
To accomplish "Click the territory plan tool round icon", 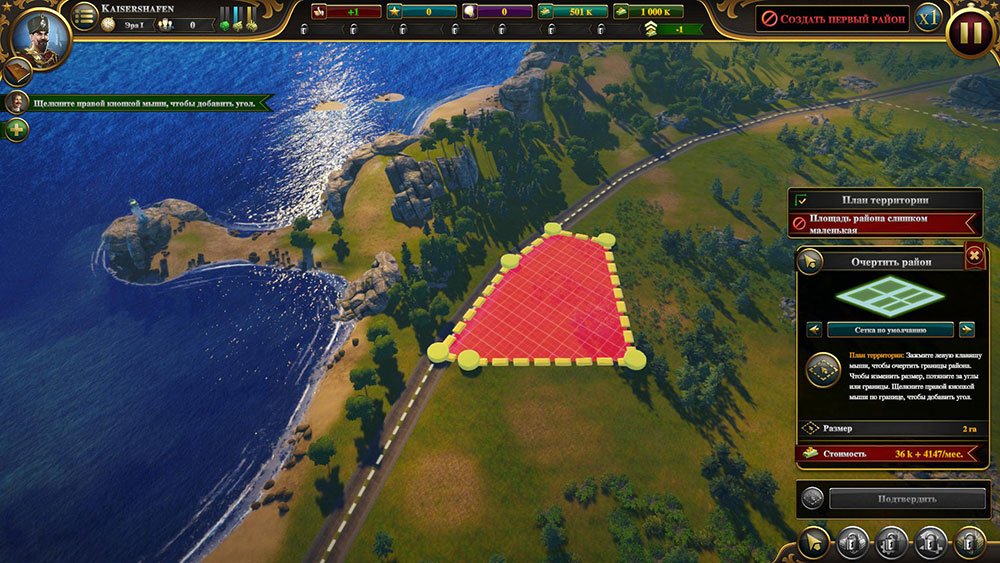I will click(822, 369).
